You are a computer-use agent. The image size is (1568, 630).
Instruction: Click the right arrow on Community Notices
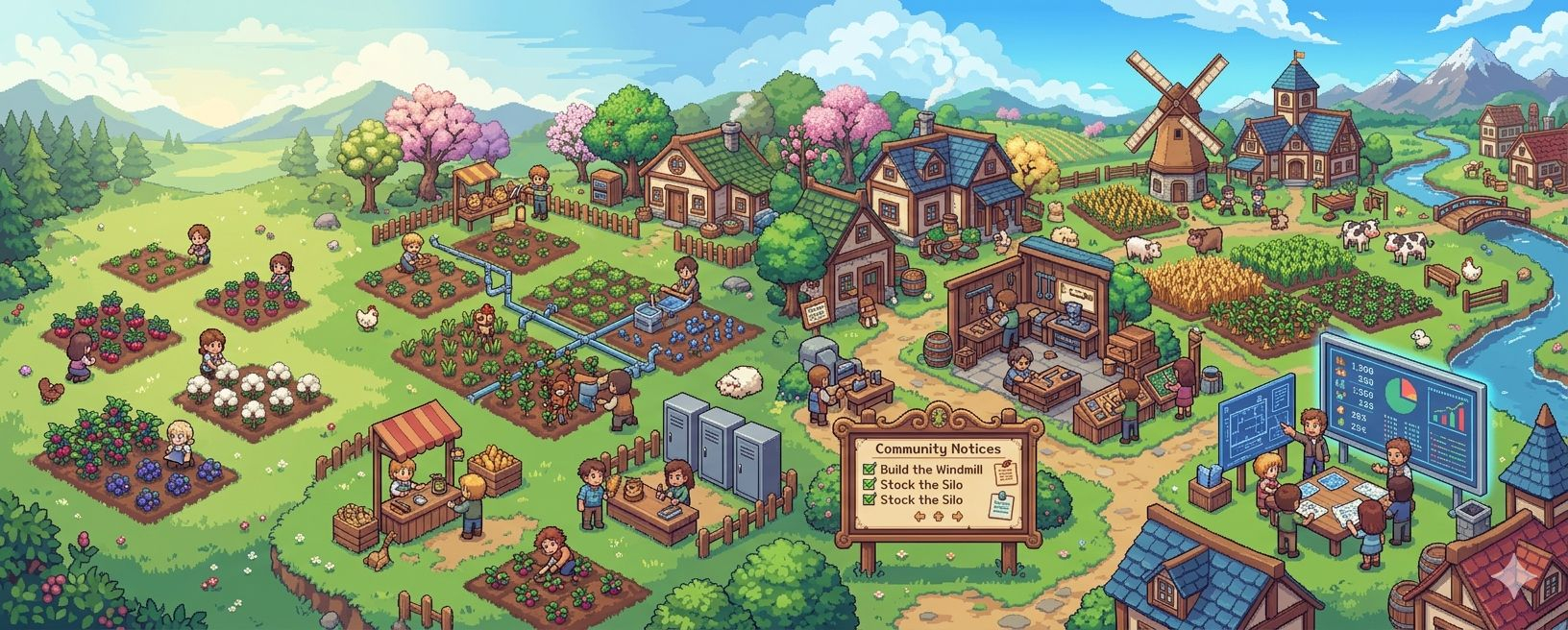[x=957, y=516]
